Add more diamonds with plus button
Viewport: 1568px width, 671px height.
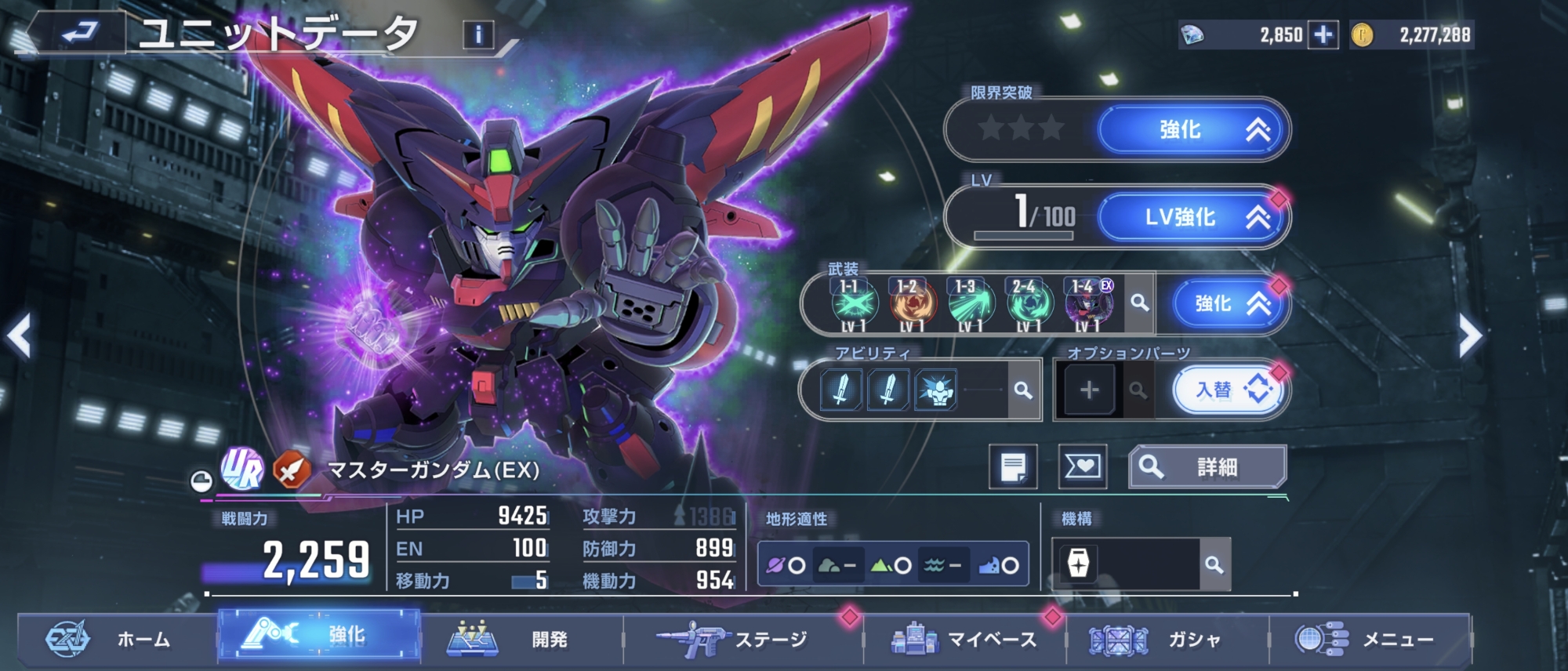point(1323,35)
